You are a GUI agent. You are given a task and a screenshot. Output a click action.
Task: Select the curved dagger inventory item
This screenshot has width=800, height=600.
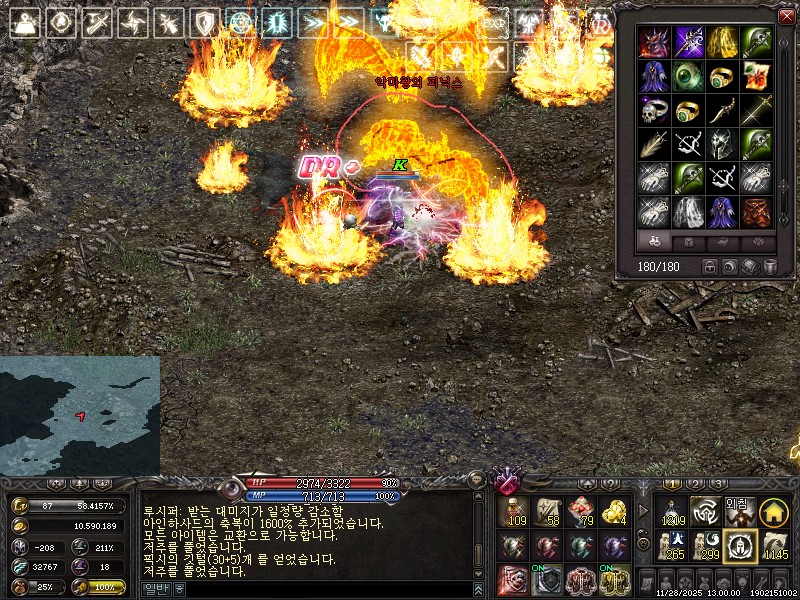pyautogui.click(x=722, y=109)
